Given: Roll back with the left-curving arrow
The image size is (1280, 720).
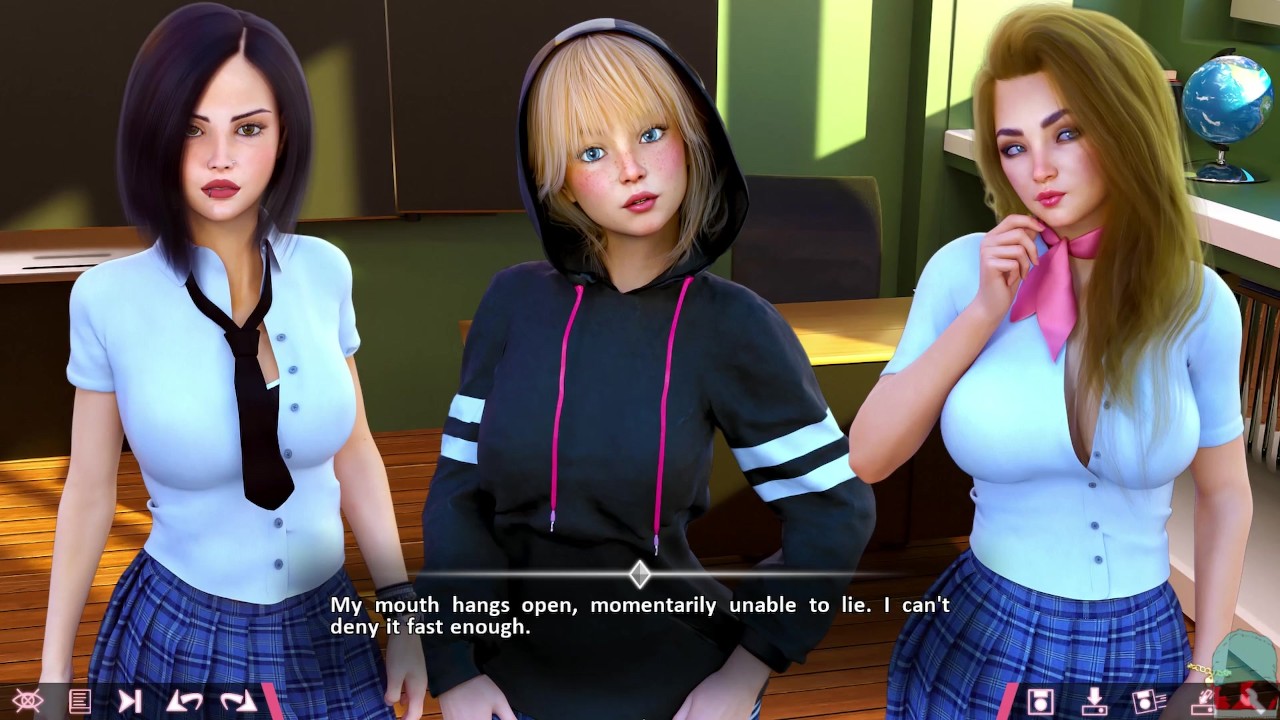Looking at the screenshot, I should point(184,701).
